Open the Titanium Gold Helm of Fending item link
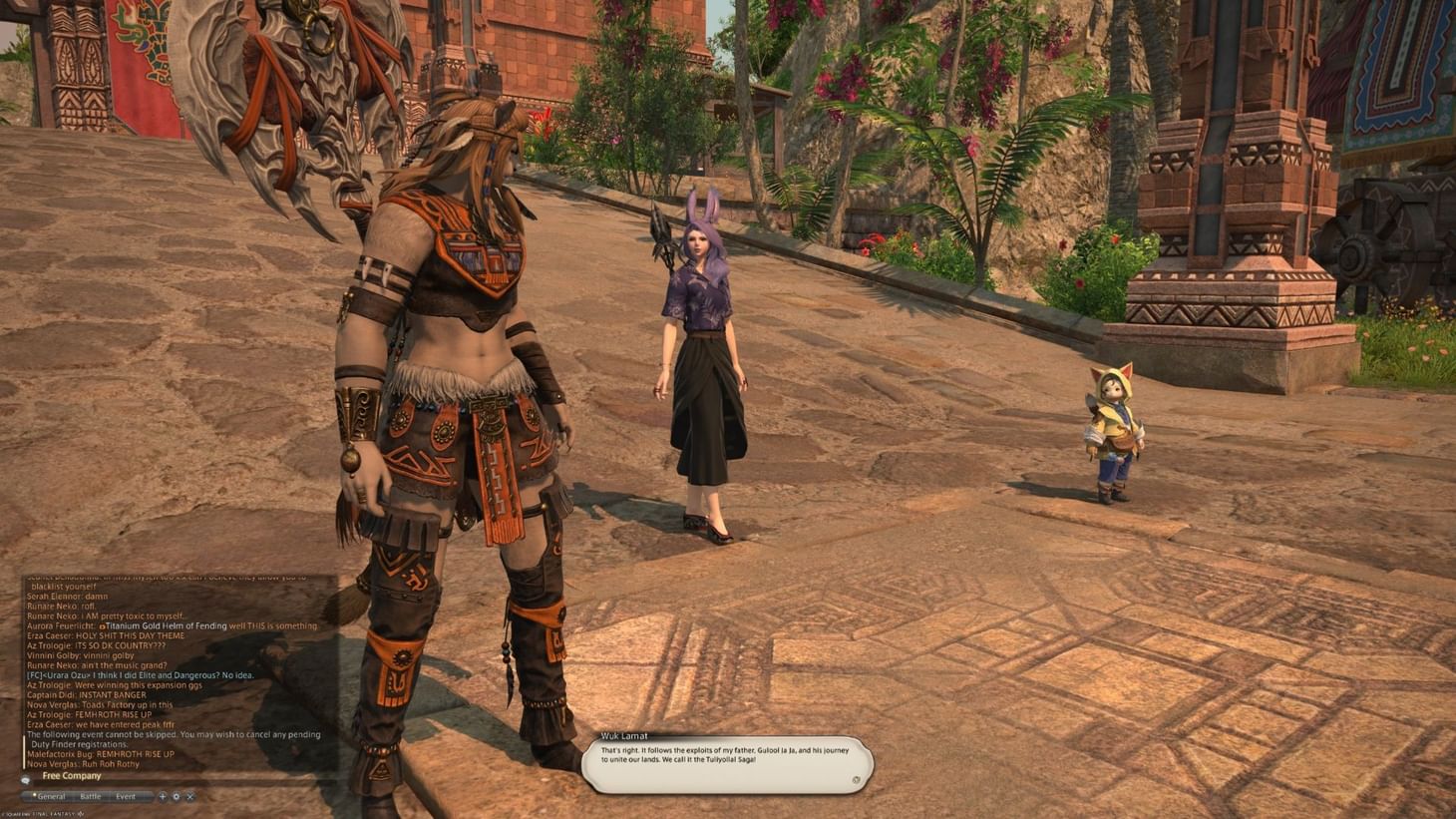The image size is (1456, 819). point(165,625)
